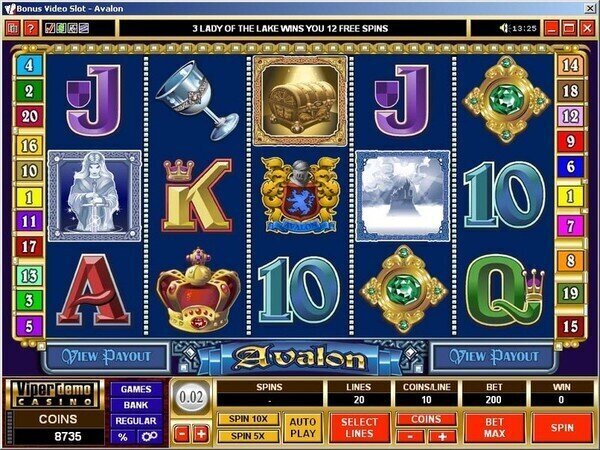This screenshot has width=600, height=450.
Task: Add a coin per line with plus
Action: 441,436
